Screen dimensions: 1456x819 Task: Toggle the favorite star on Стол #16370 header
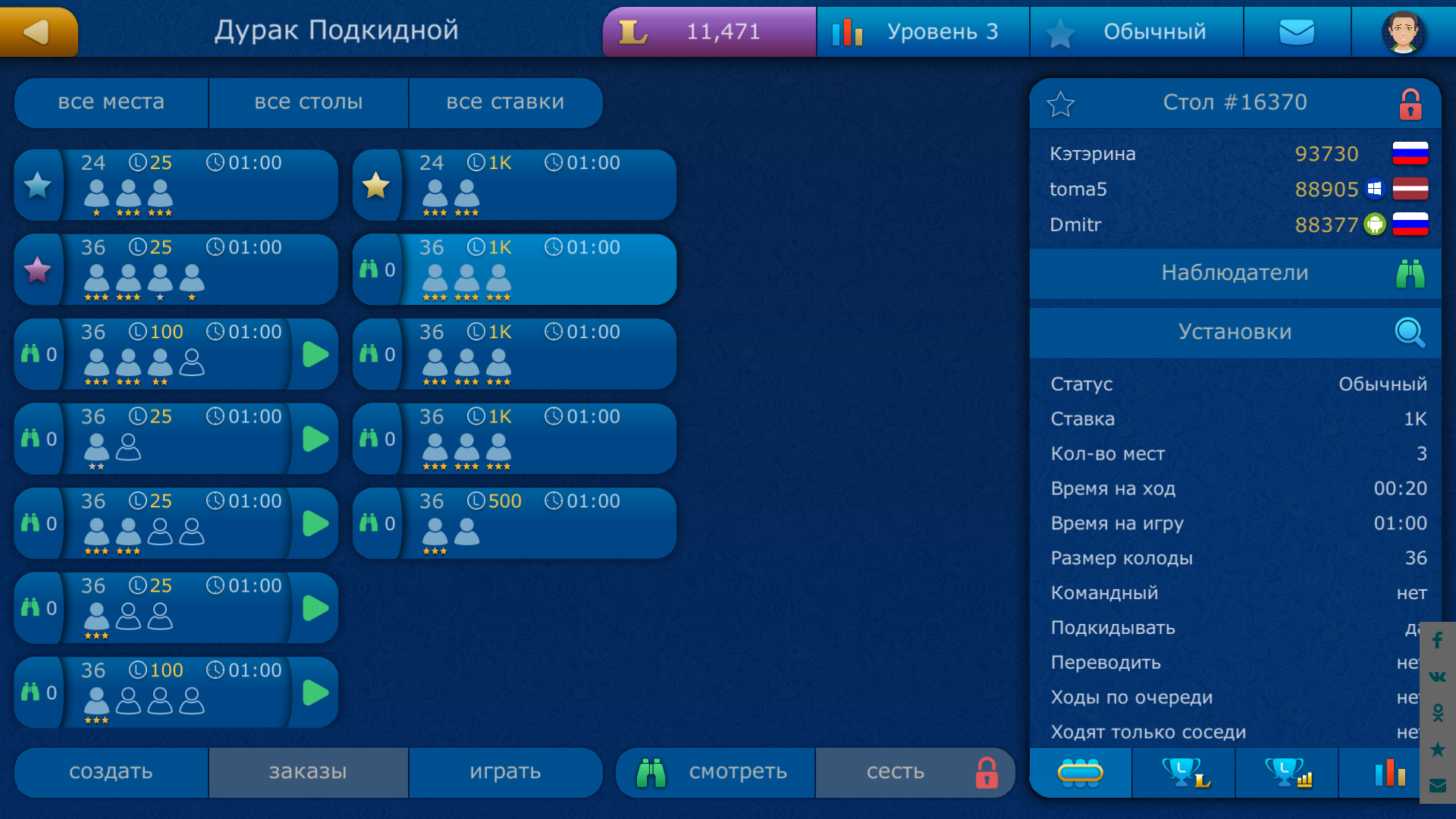coord(1062,103)
